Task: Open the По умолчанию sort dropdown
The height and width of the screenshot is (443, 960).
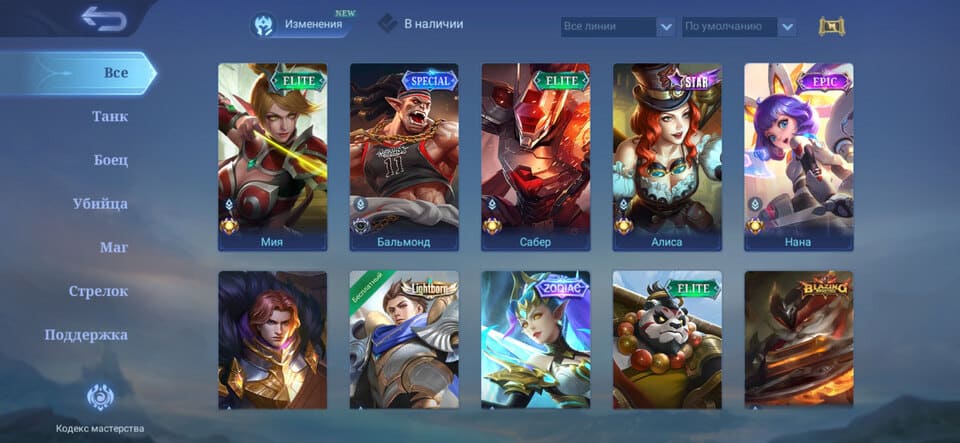Action: click(x=739, y=27)
